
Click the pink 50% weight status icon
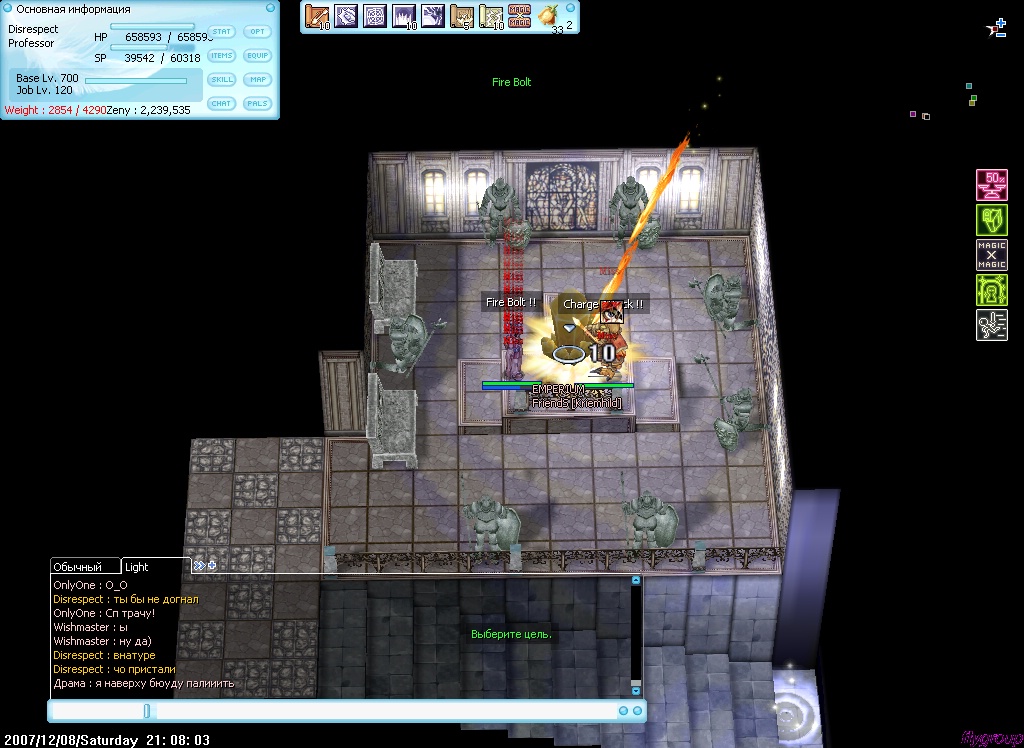991,185
